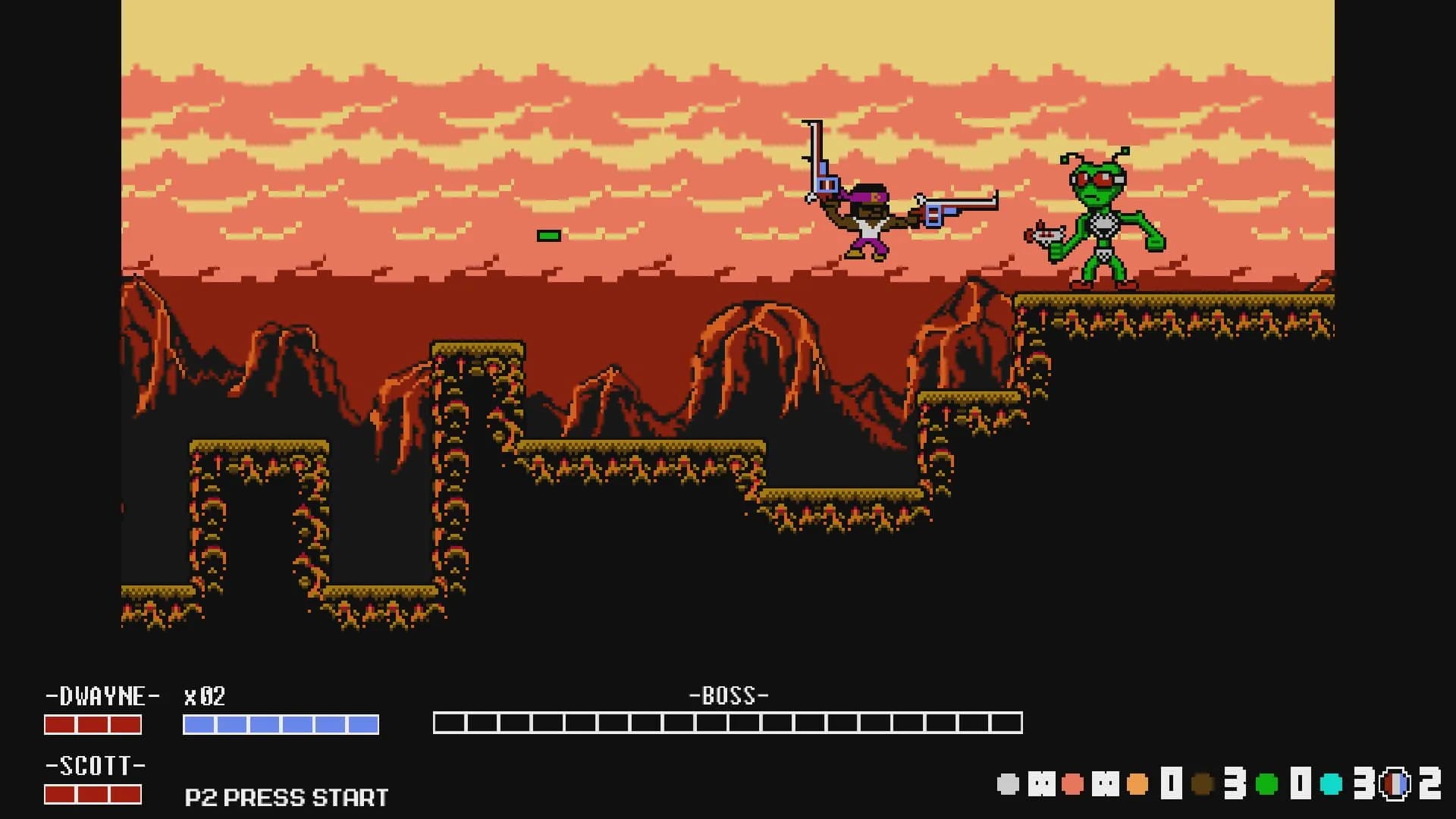
Task: Click the orange orb collectible icon
Action: click(1136, 783)
